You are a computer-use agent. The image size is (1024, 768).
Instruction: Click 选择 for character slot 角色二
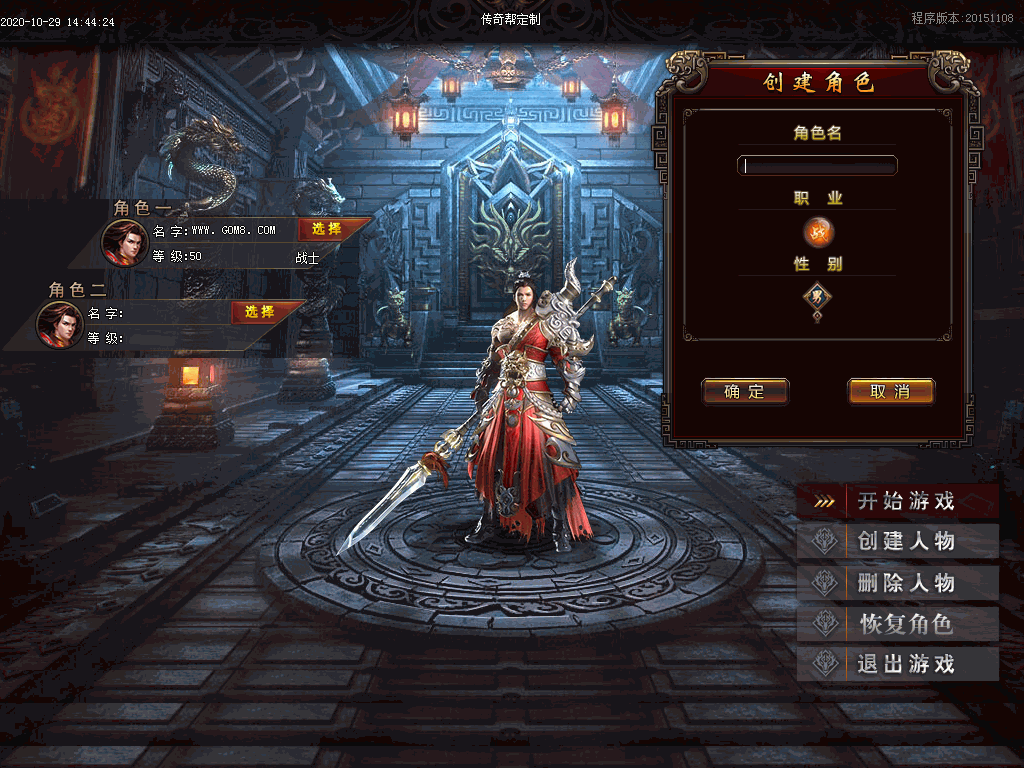[x=260, y=312]
